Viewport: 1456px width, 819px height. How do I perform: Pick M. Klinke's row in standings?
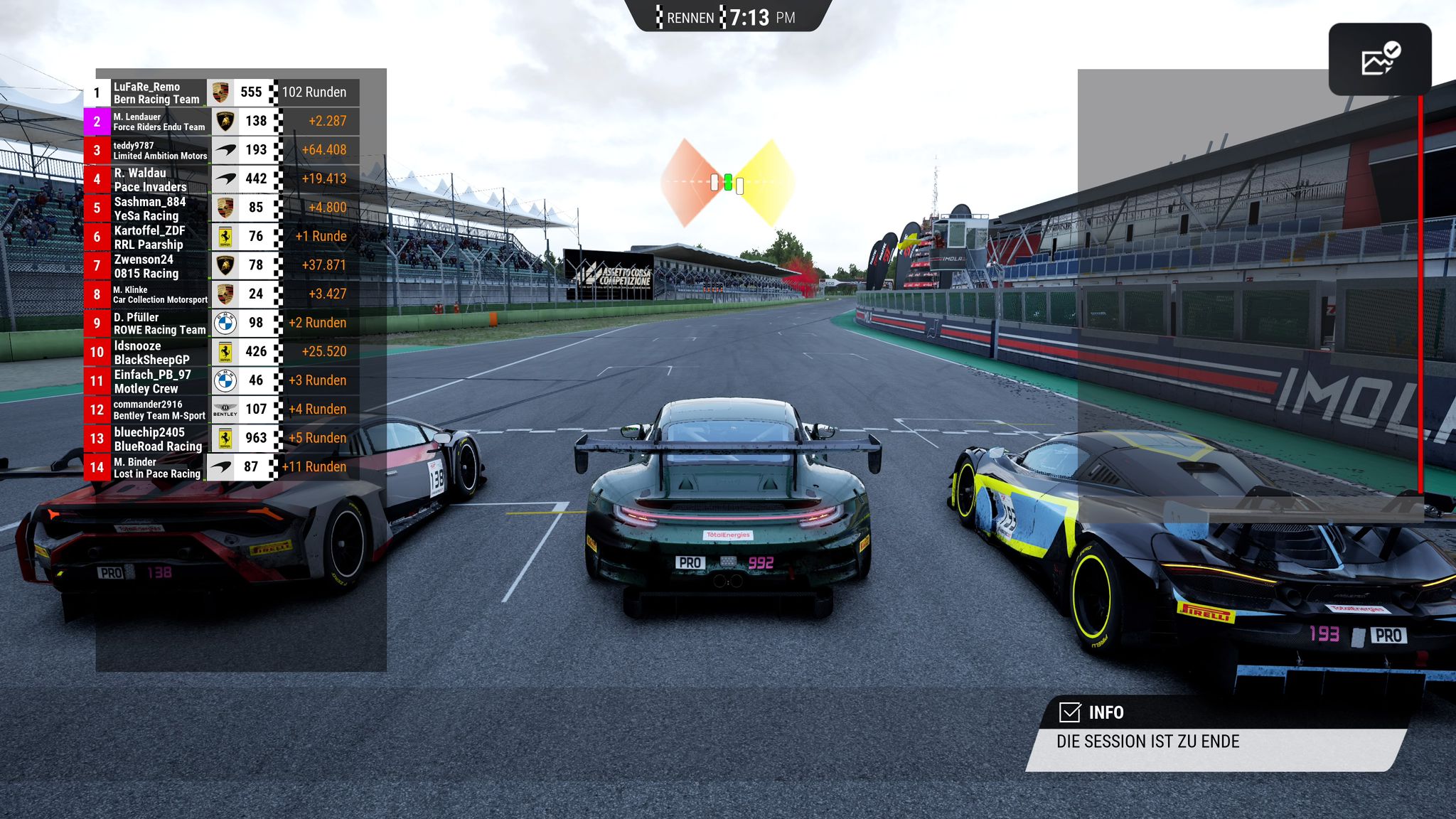tap(159, 294)
